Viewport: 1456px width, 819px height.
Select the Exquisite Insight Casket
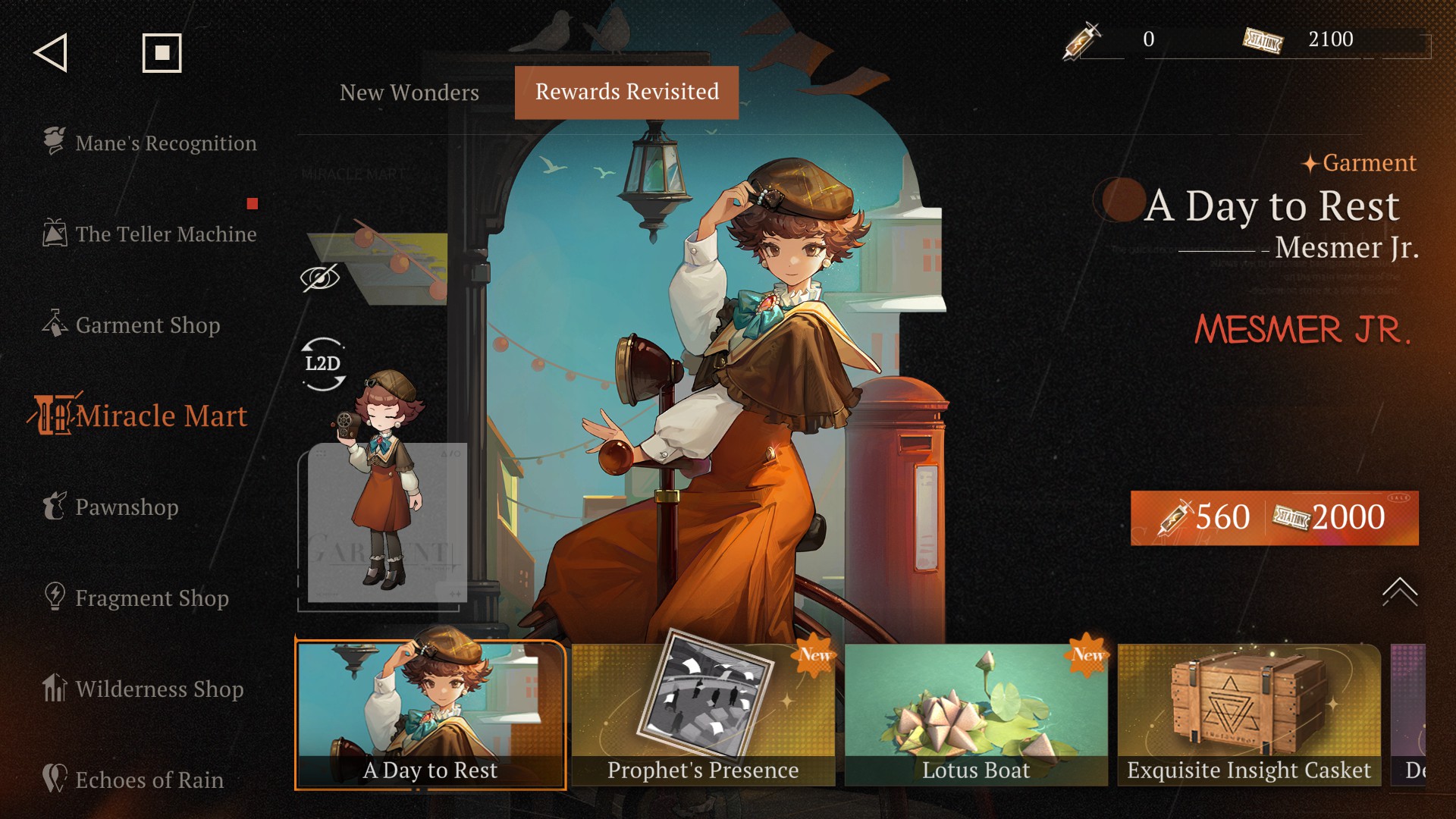pyautogui.click(x=1249, y=714)
